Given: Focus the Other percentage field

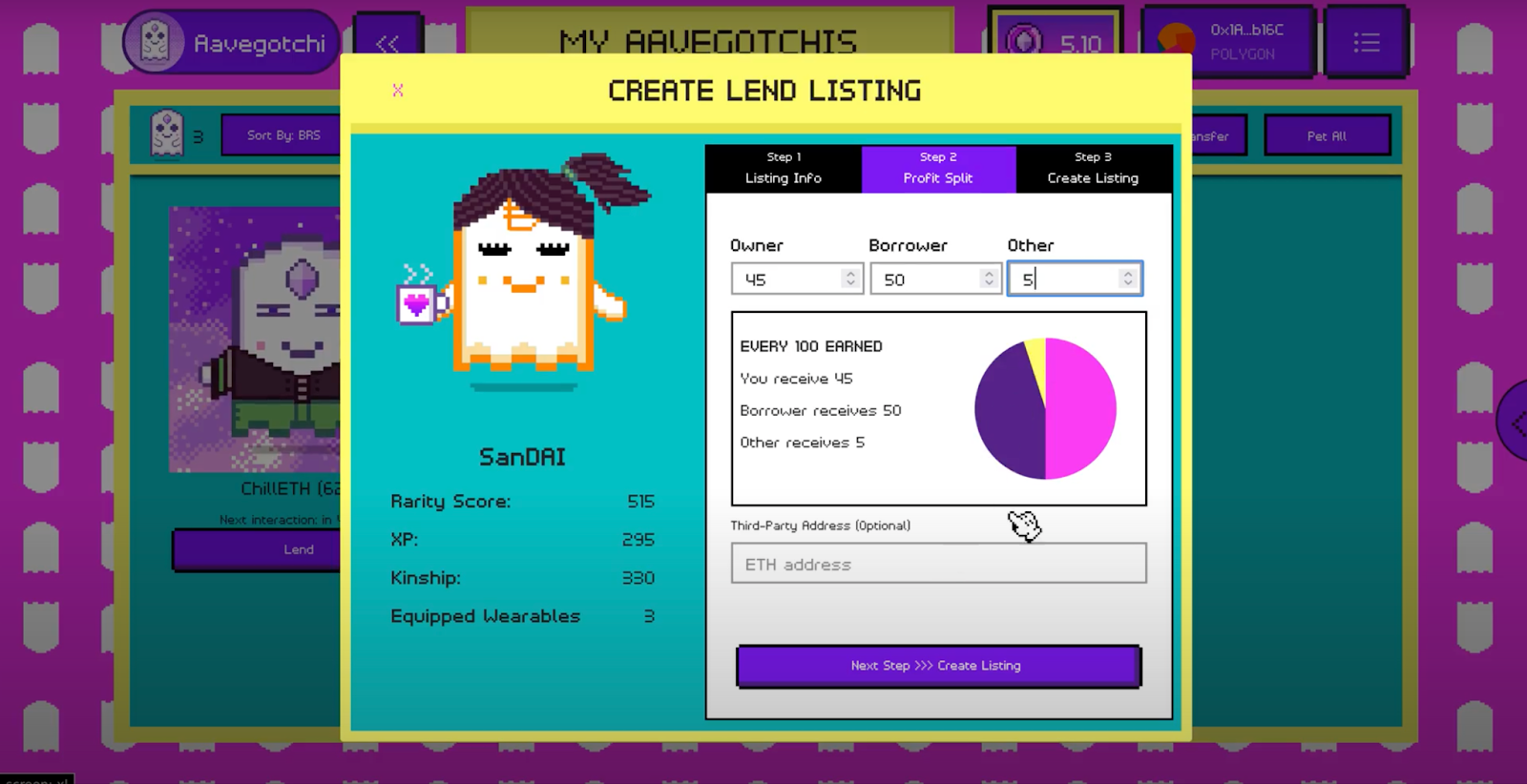Looking at the screenshot, I should point(1062,279).
